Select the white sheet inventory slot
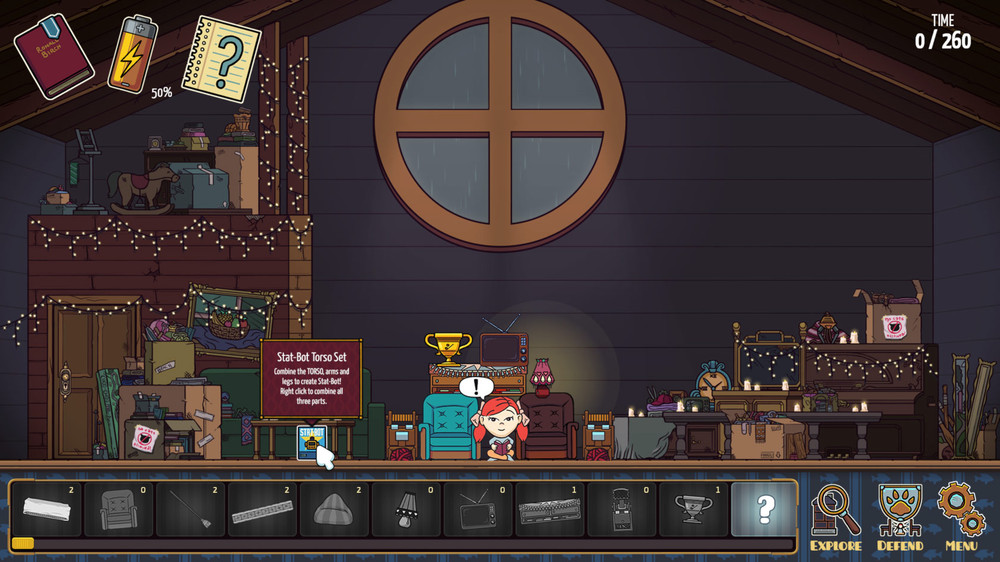1000x562 pixels. click(x=47, y=509)
